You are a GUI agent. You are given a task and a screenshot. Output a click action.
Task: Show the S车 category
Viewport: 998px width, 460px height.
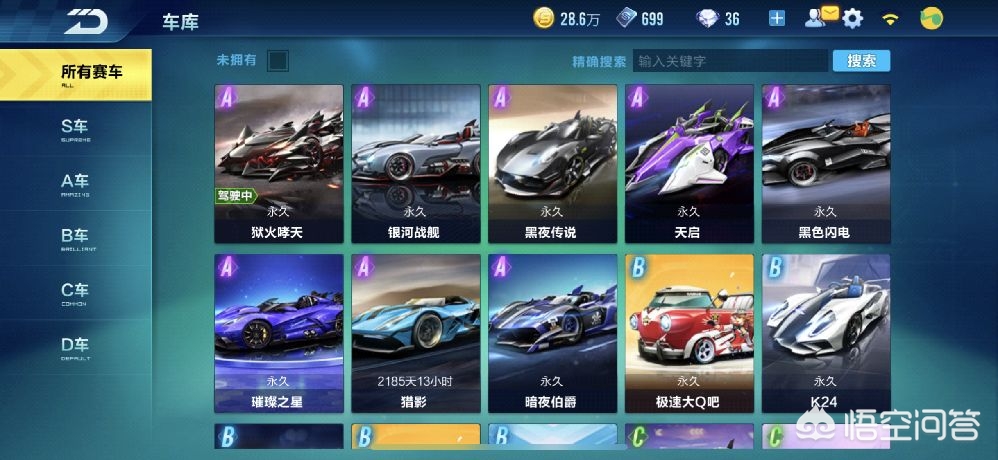pos(75,128)
